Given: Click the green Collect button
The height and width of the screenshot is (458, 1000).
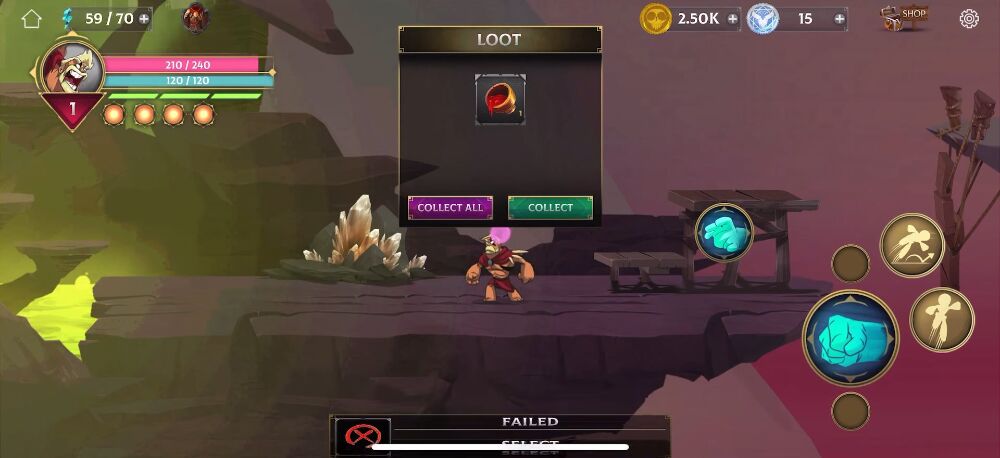Looking at the screenshot, I should point(550,208).
